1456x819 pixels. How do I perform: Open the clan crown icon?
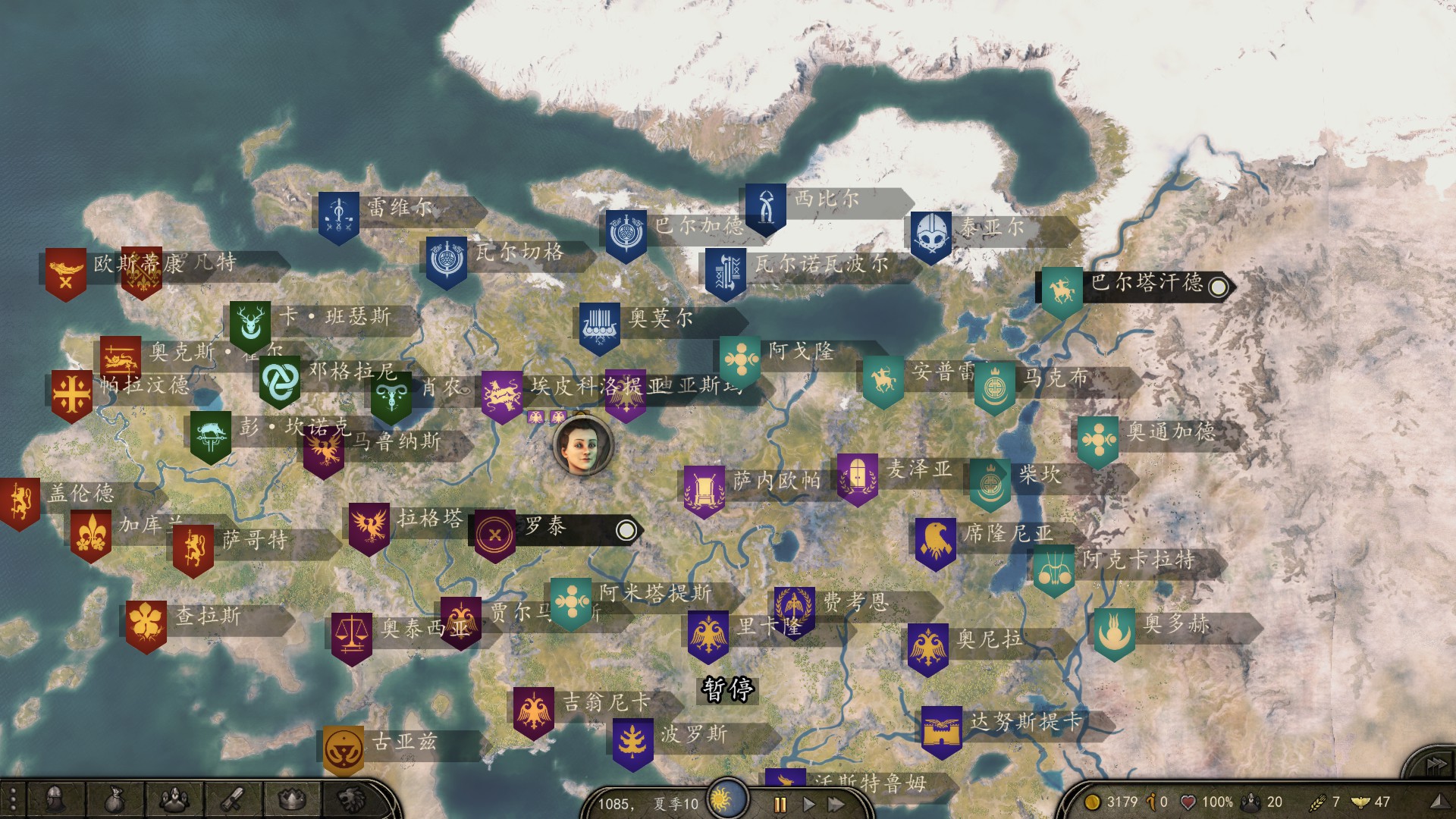(291, 799)
